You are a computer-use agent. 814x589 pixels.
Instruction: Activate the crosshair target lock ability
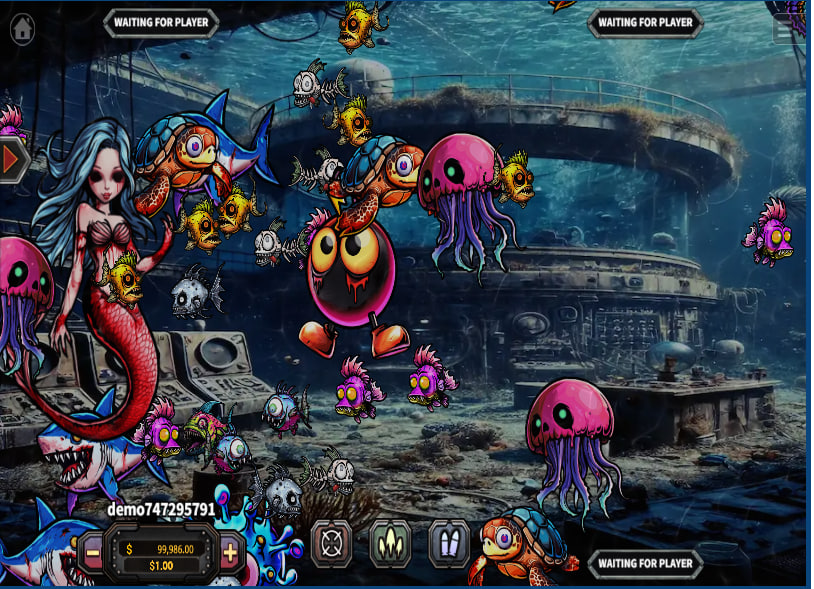click(331, 543)
